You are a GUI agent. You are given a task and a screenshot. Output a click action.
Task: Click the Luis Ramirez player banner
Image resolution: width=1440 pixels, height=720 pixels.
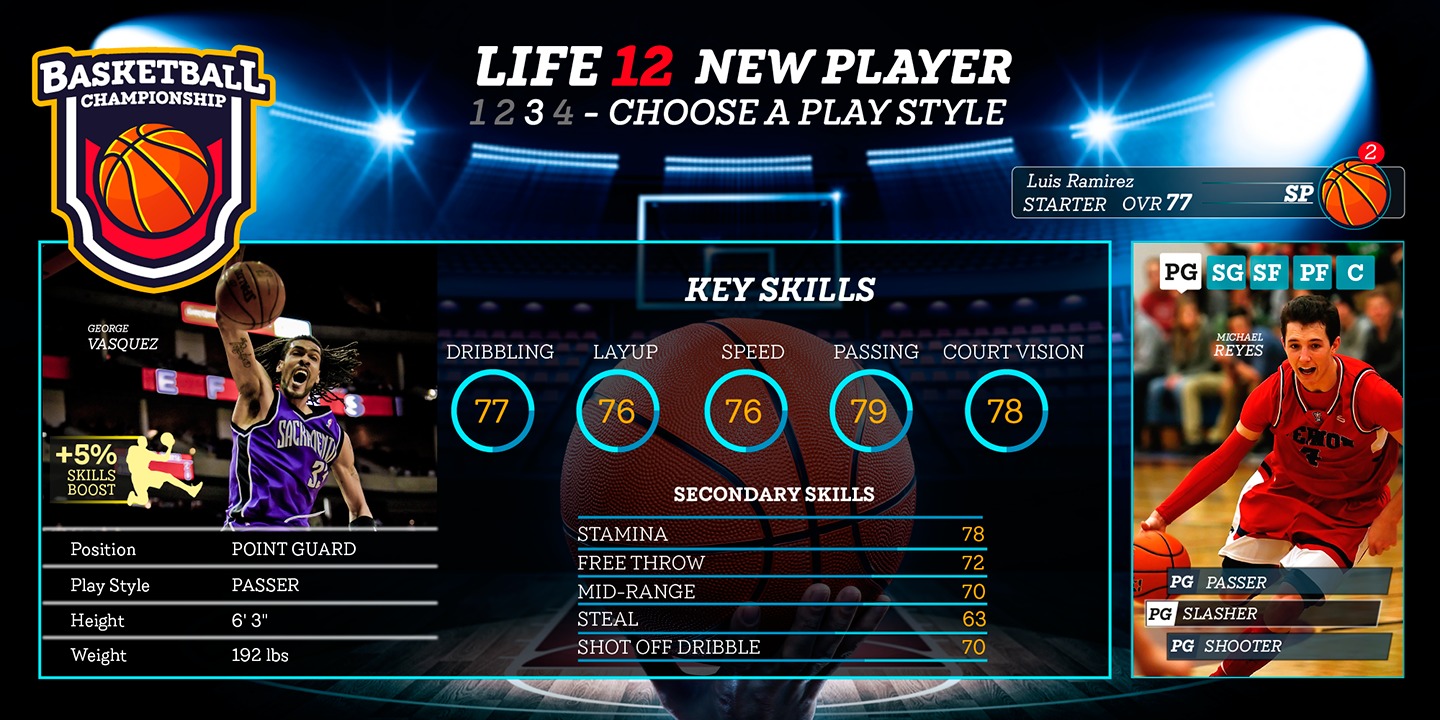(x=1160, y=192)
